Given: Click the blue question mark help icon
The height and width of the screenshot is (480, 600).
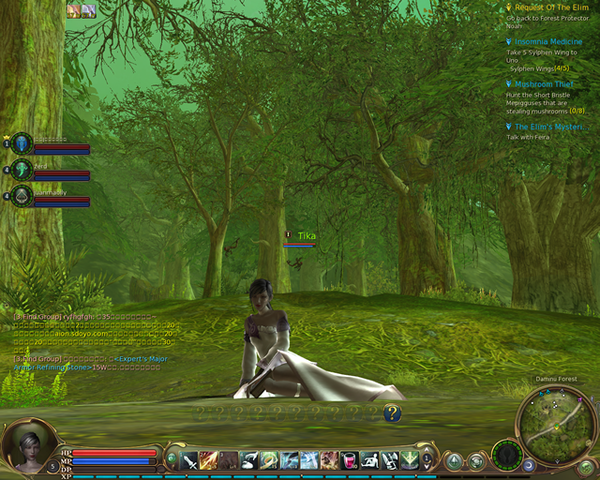Looking at the screenshot, I should coord(392,412).
